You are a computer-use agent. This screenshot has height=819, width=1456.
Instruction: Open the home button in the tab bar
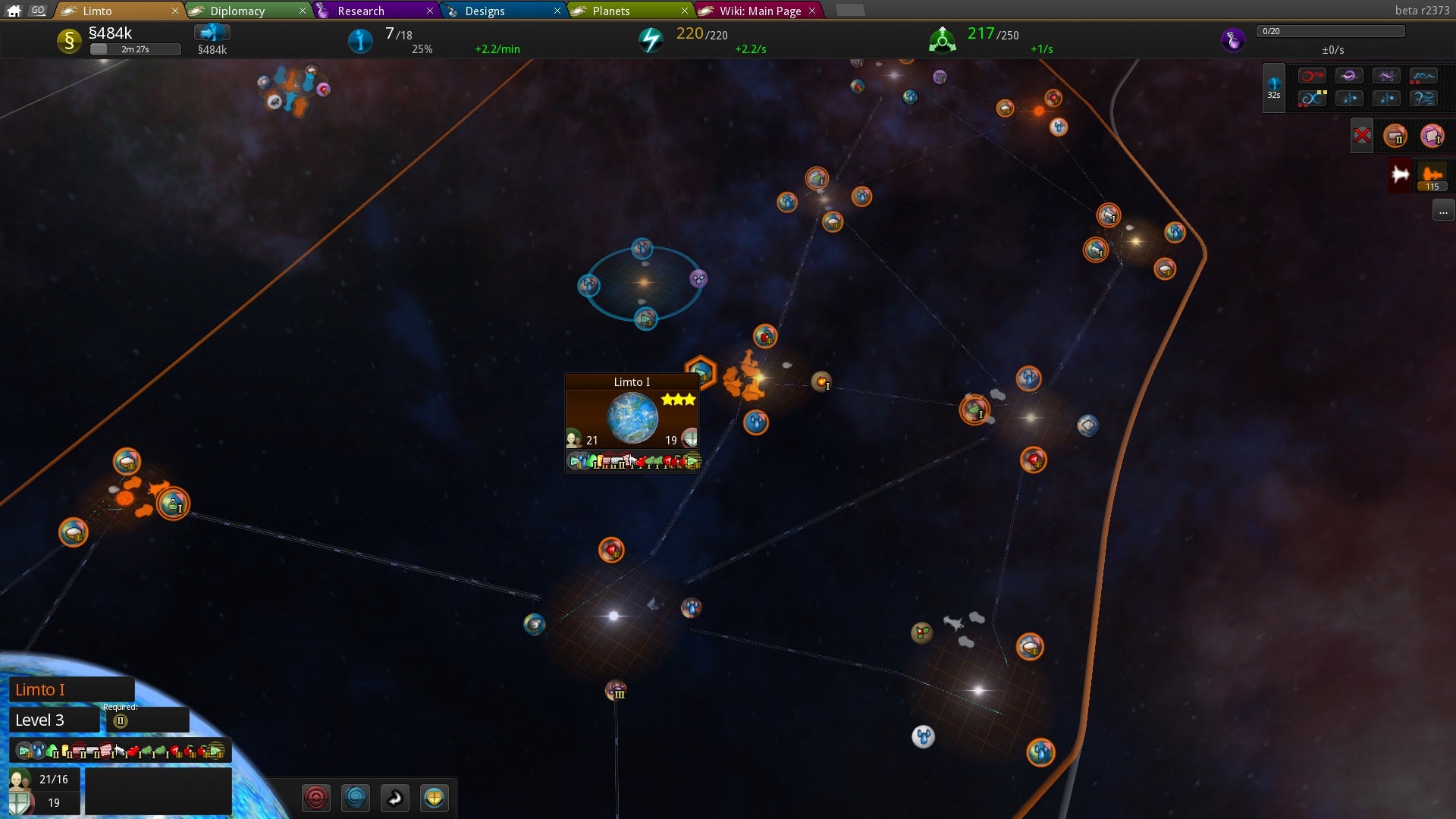point(14,11)
